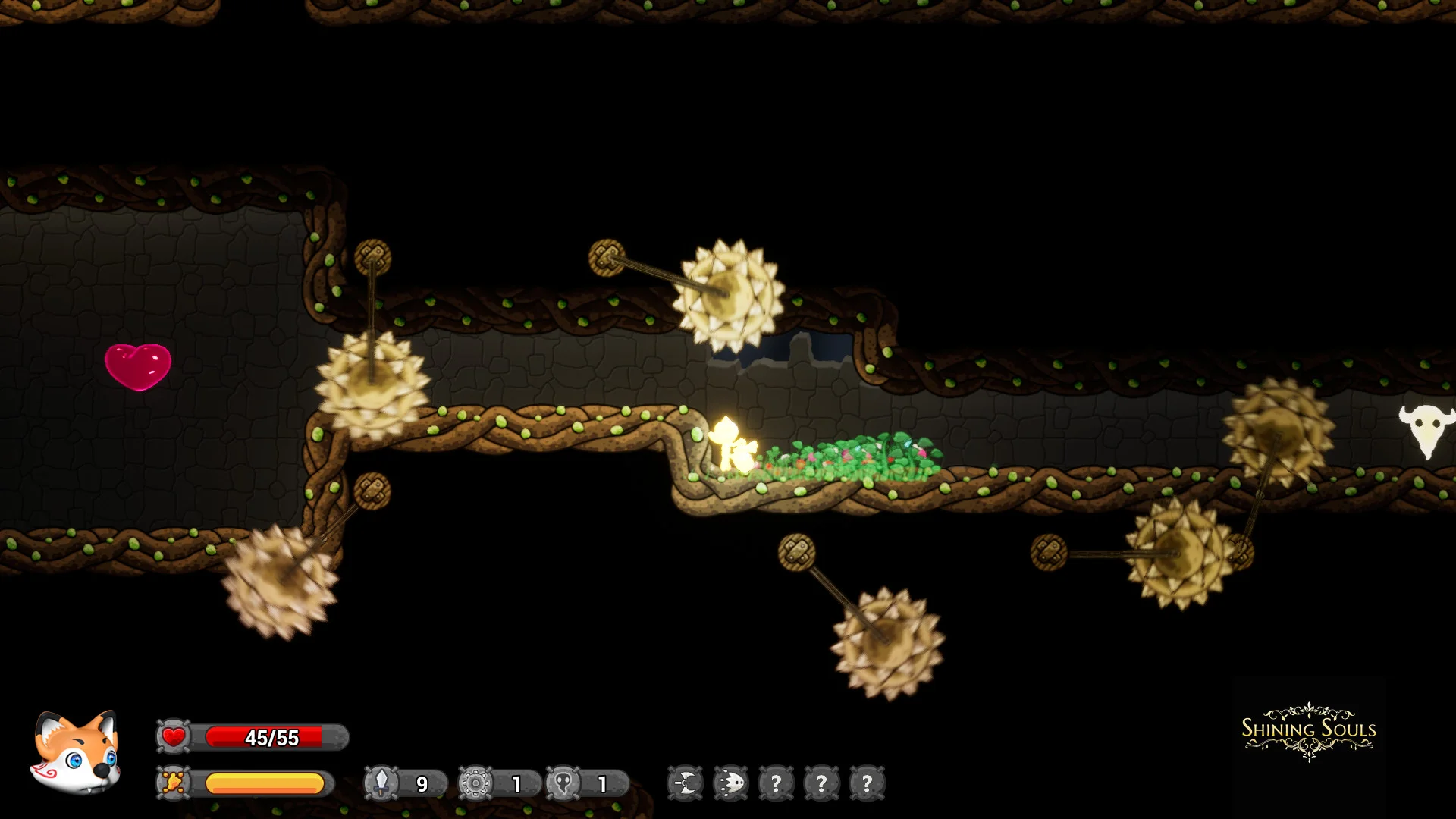Activate the crescent slash ability icon
Screen dimensions: 1456x819
(686, 783)
